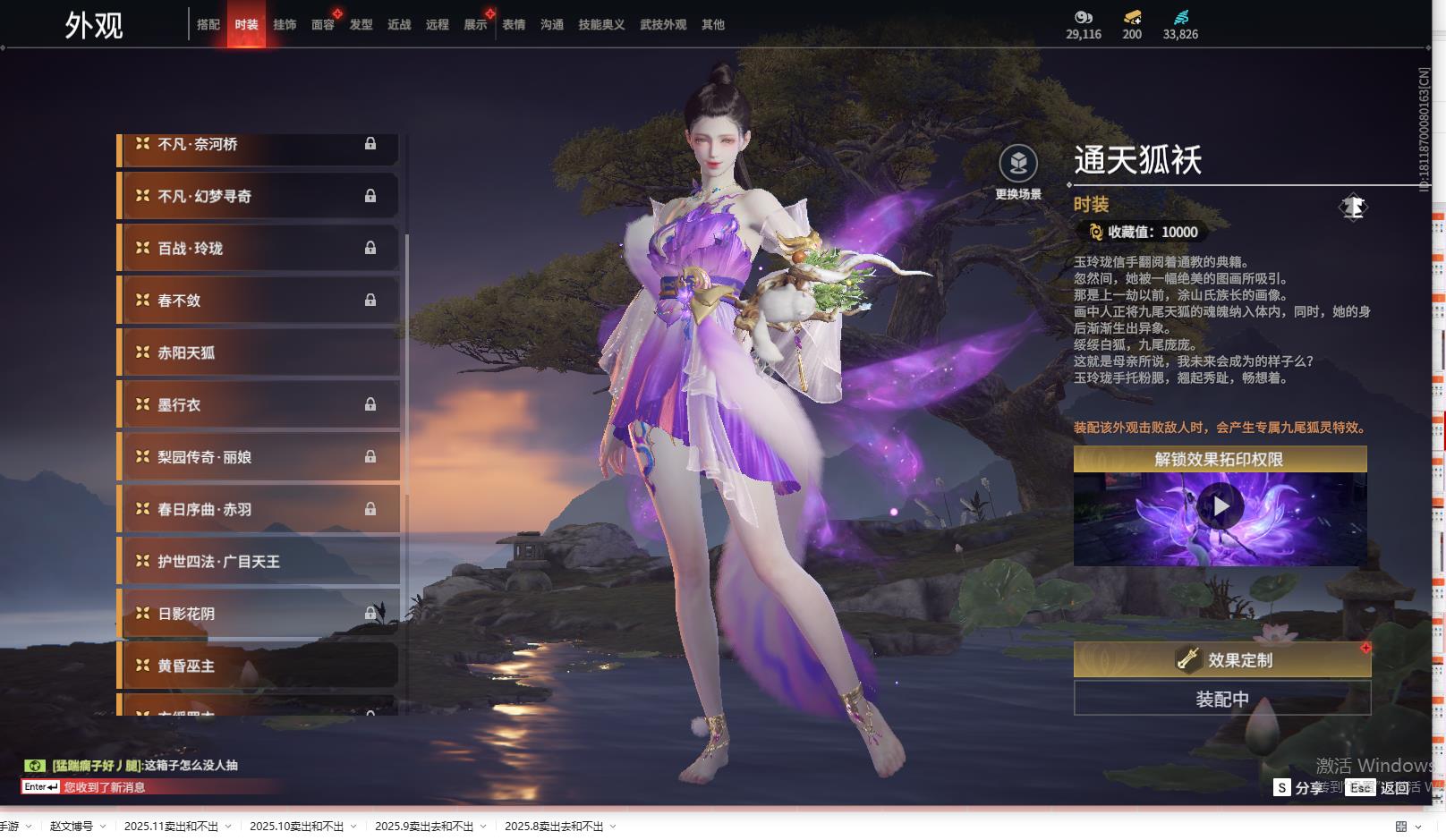
Task: Open the 挂饰 tab
Action: 285,25
